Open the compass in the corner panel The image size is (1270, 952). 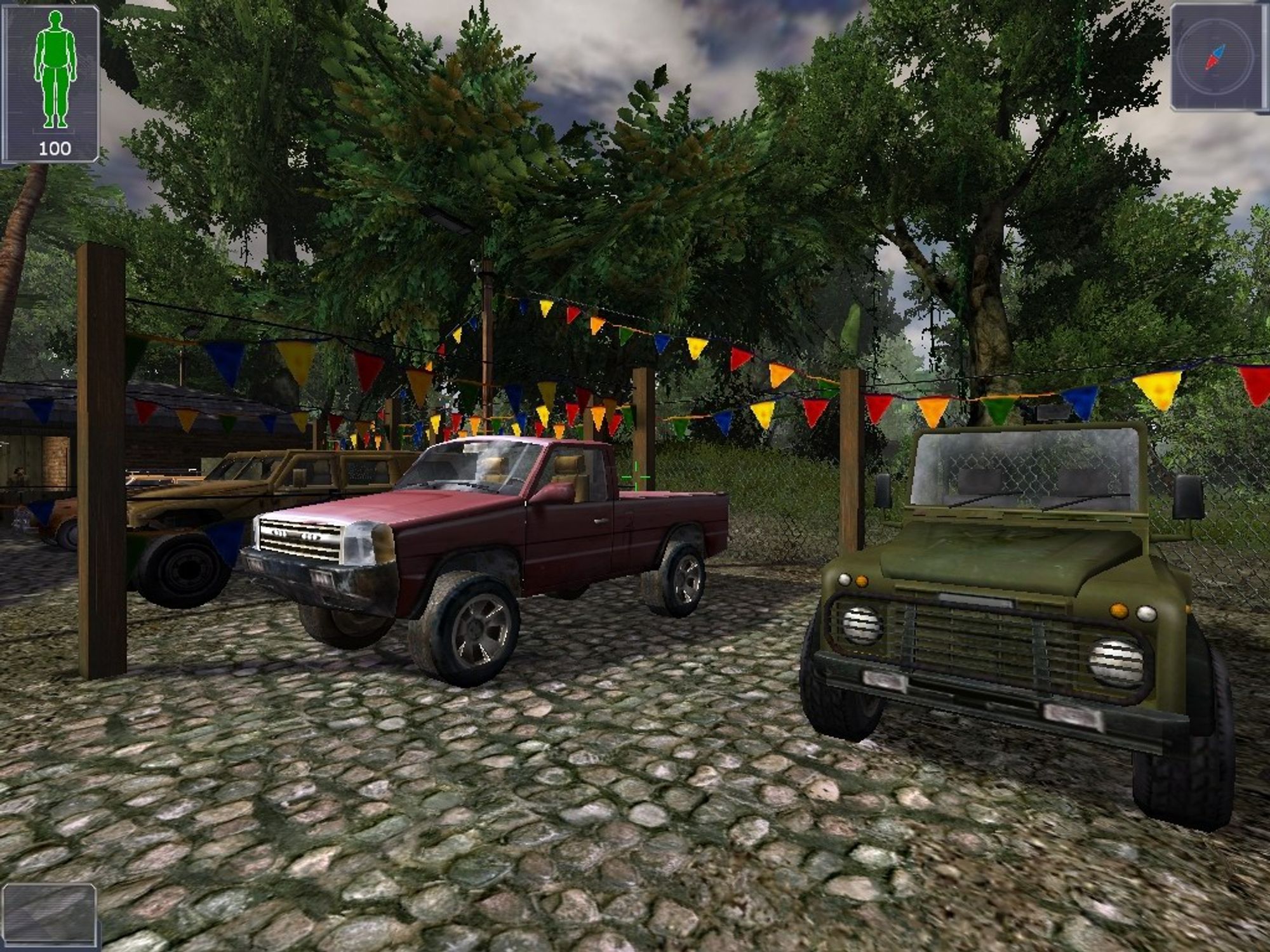point(1215,56)
